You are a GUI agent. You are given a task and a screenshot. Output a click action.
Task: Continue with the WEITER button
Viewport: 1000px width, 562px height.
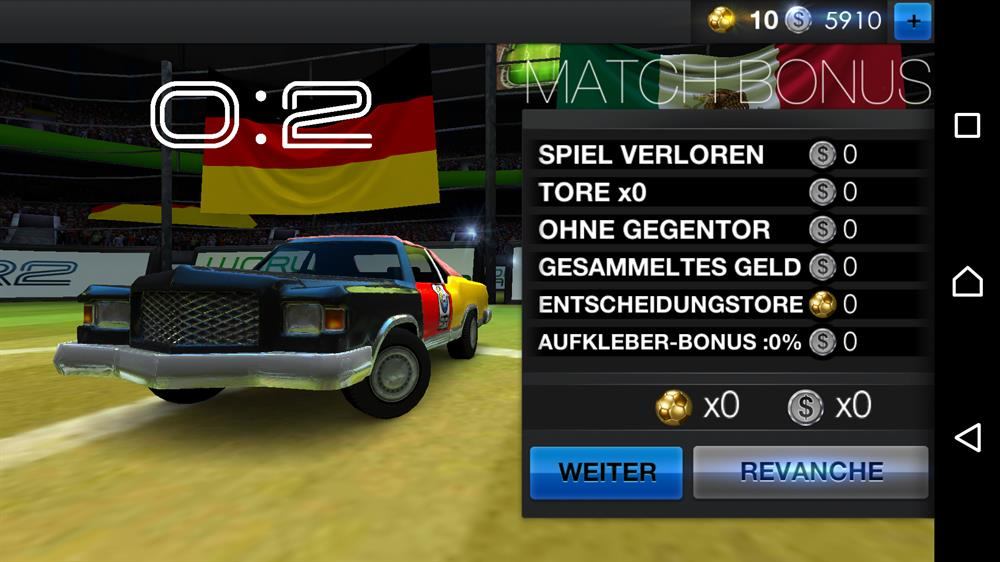coord(606,472)
